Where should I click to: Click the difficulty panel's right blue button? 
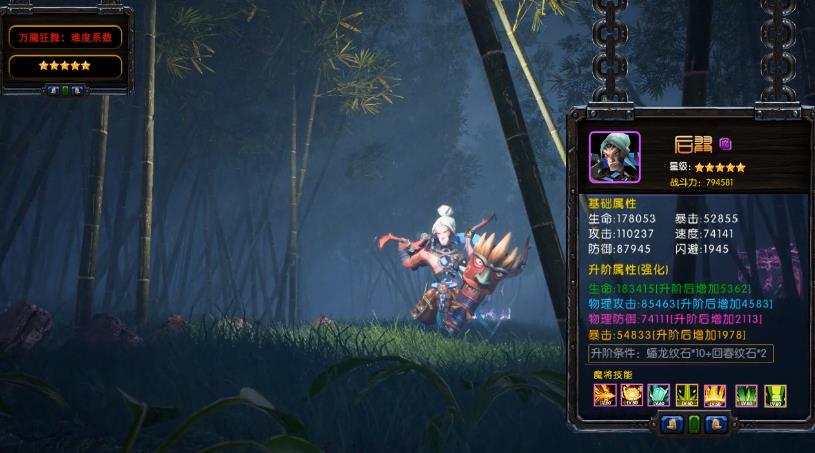click(78, 90)
